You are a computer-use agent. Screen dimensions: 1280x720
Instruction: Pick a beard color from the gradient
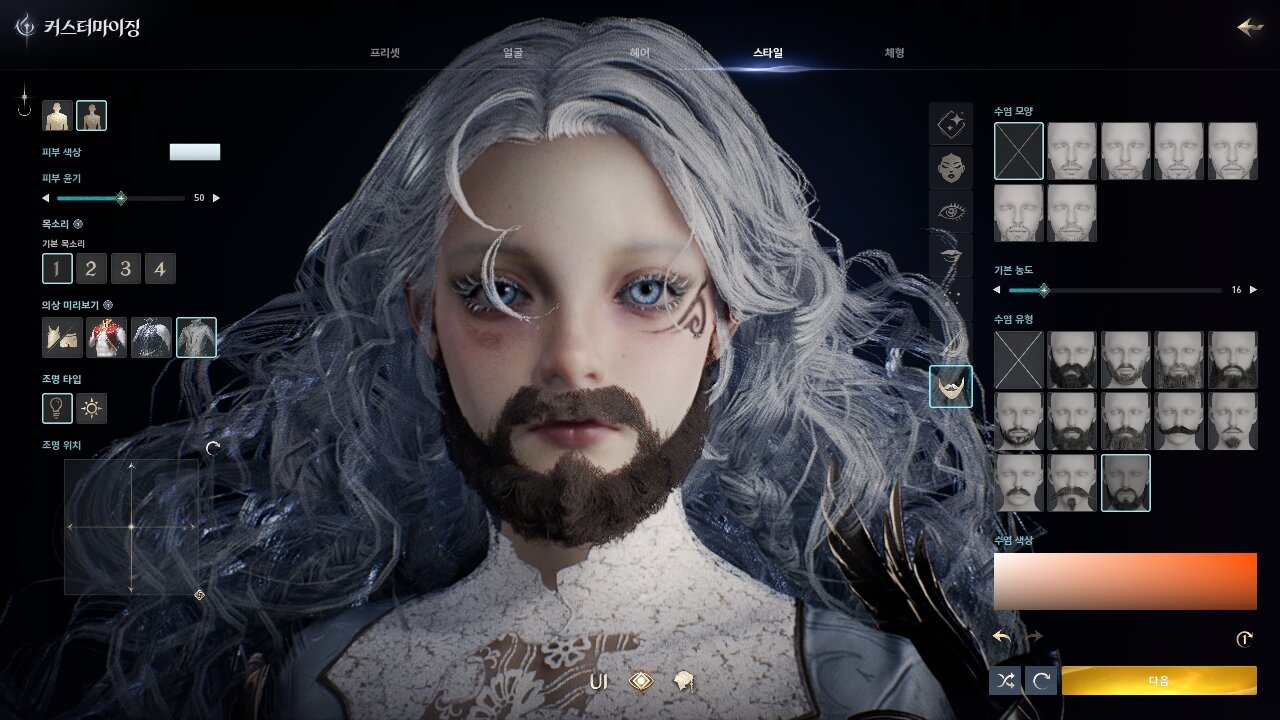pos(1125,581)
